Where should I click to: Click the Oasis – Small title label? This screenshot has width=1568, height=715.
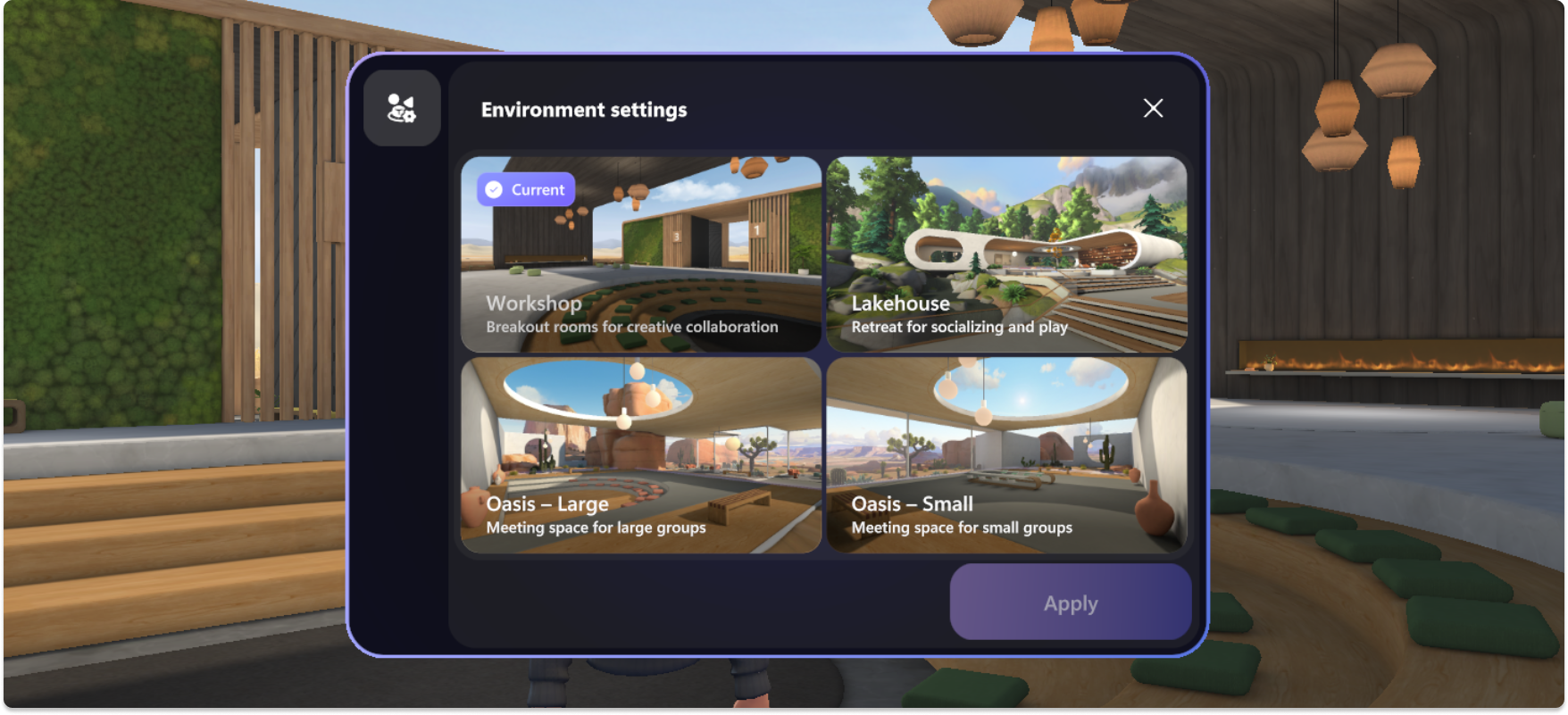coord(912,504)
